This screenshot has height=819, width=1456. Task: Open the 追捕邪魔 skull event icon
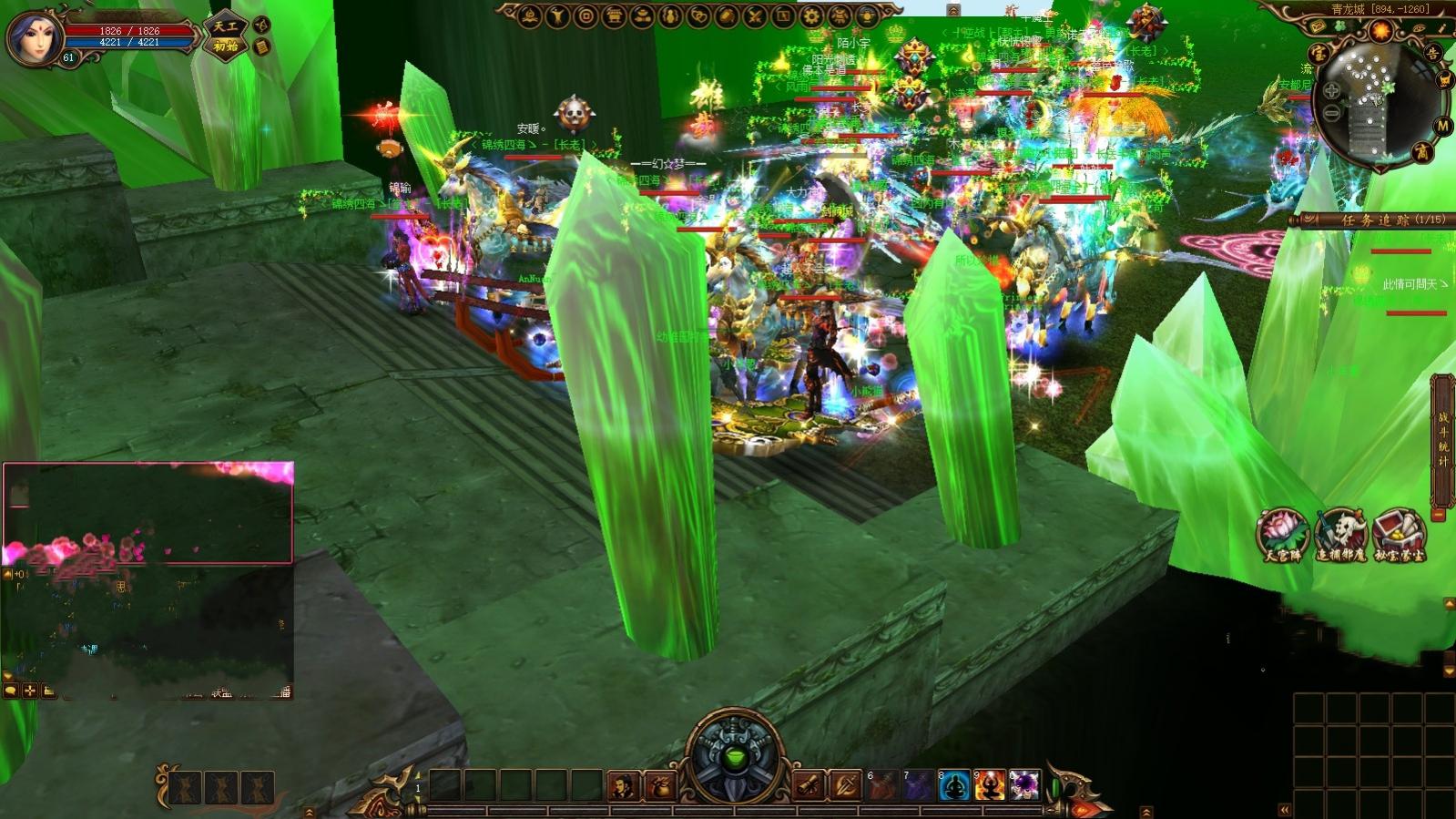[x=1340, y=535]
